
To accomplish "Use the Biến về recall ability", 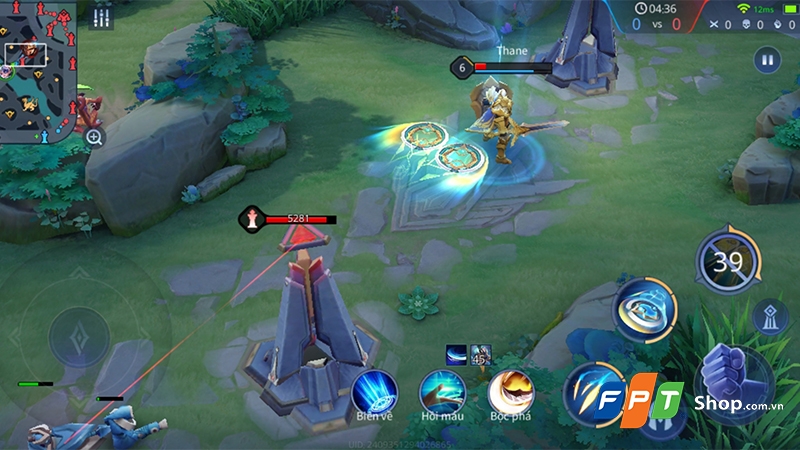I will (375, 390).
